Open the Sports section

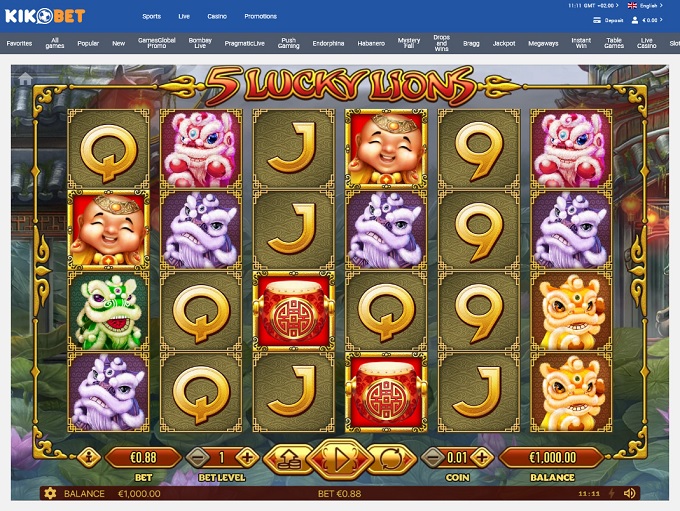click(x=151, y=17)
